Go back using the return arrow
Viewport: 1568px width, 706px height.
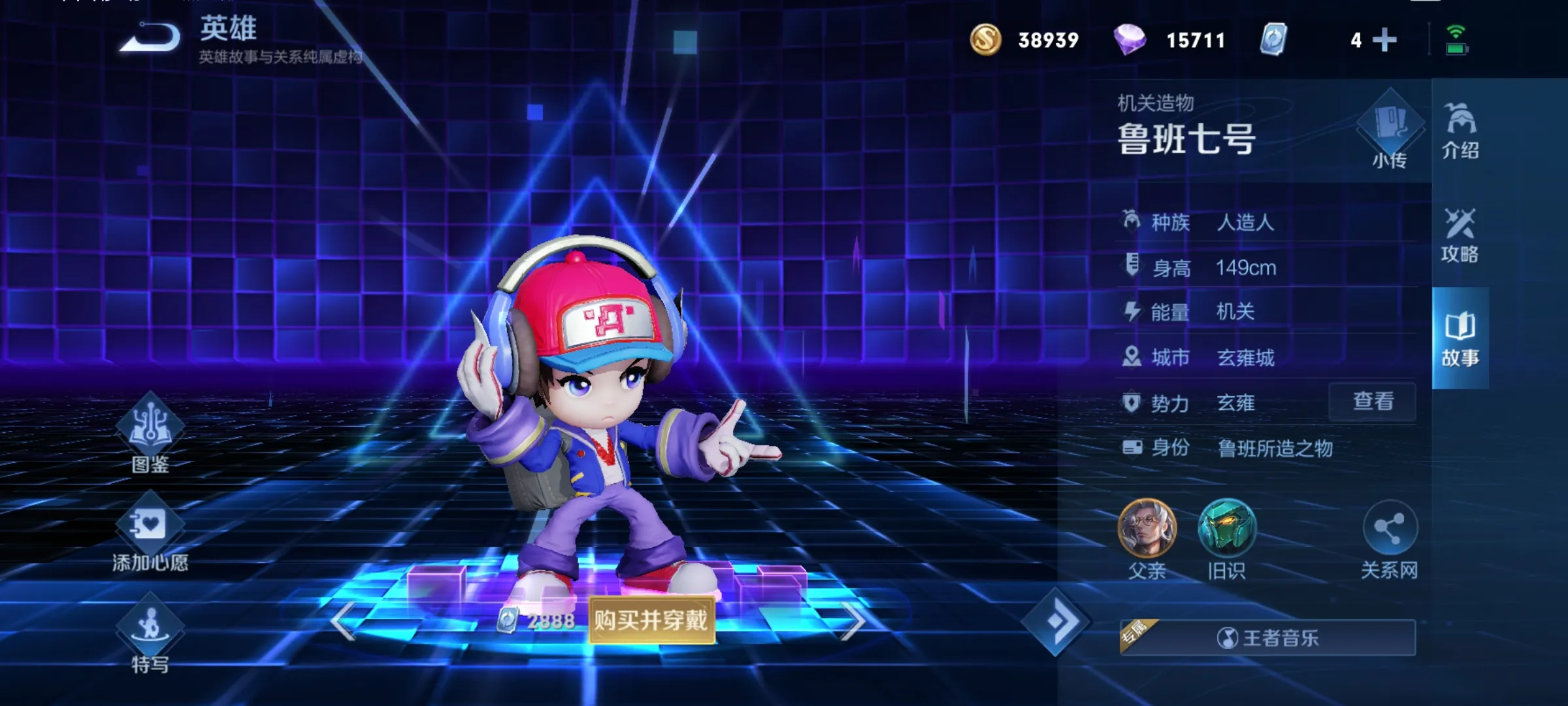tap(150, 37)
